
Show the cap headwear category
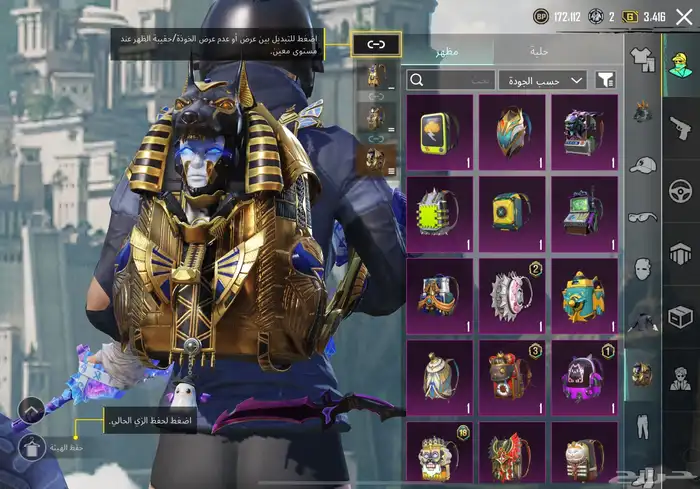point(642,165)
